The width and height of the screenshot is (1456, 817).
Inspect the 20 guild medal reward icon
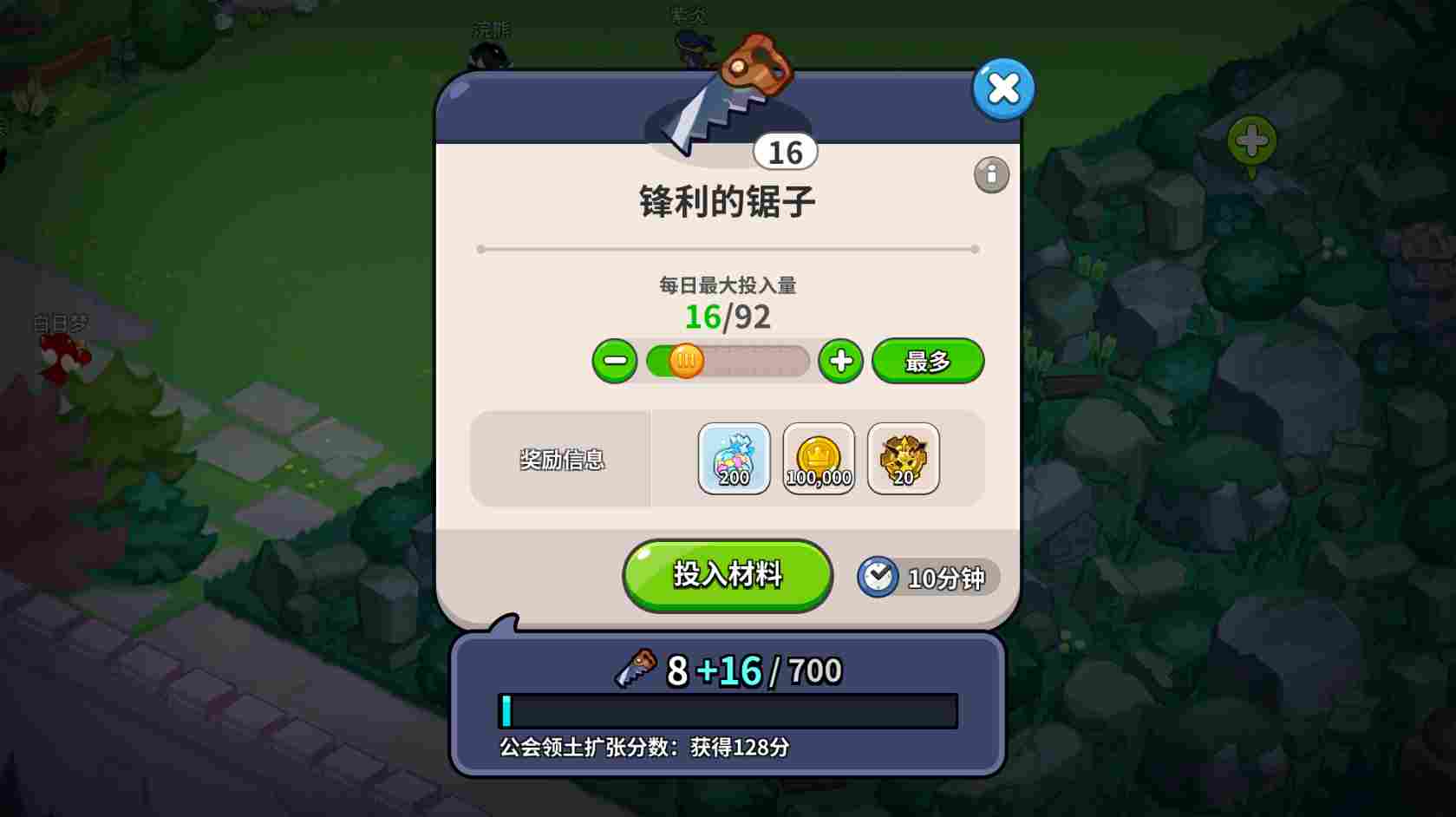coord(902,458)
